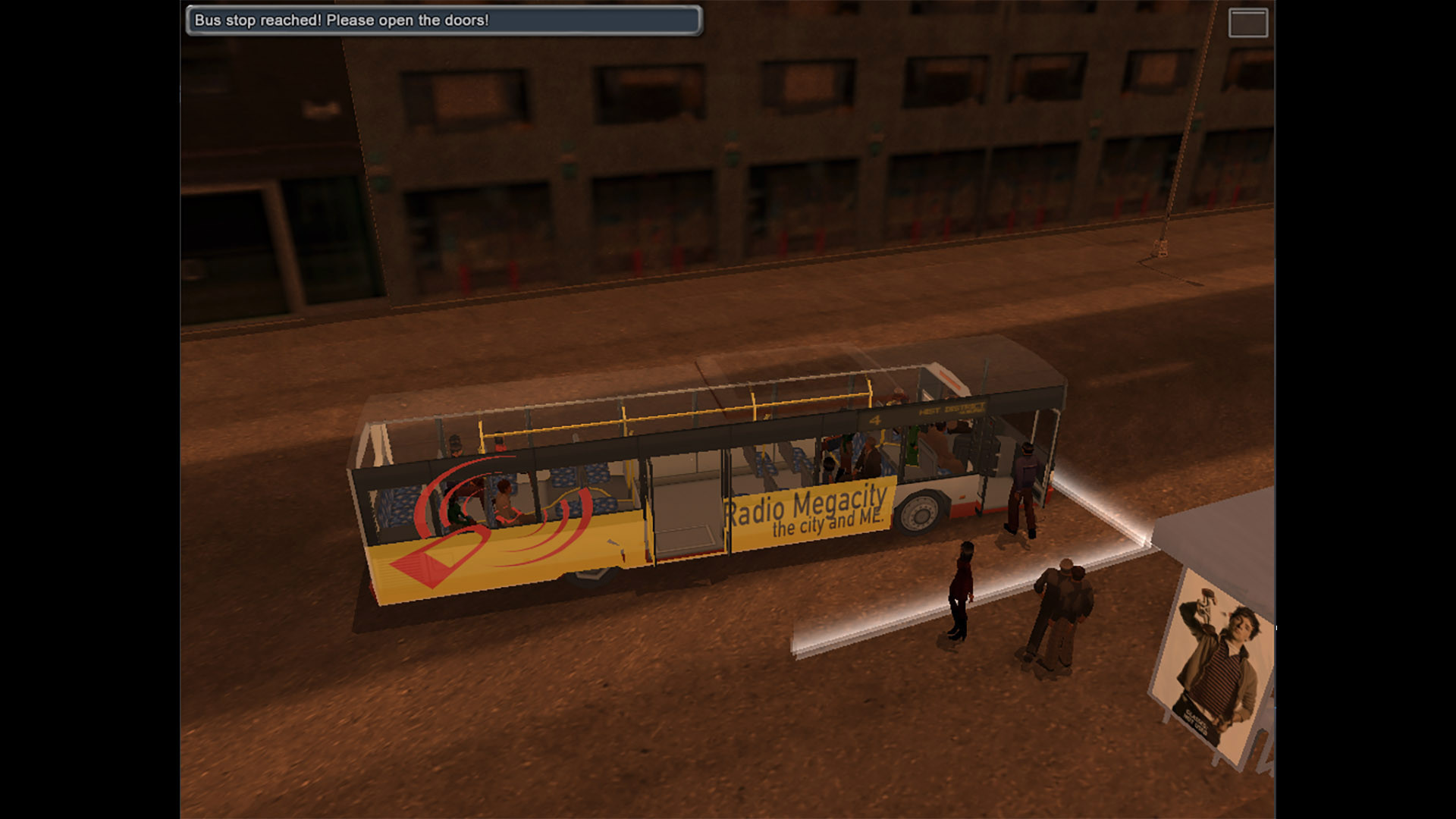Click the window icon in the top-right corner
The image size is (1456, 819).
pyautogui.click(x=1247, y=24)
